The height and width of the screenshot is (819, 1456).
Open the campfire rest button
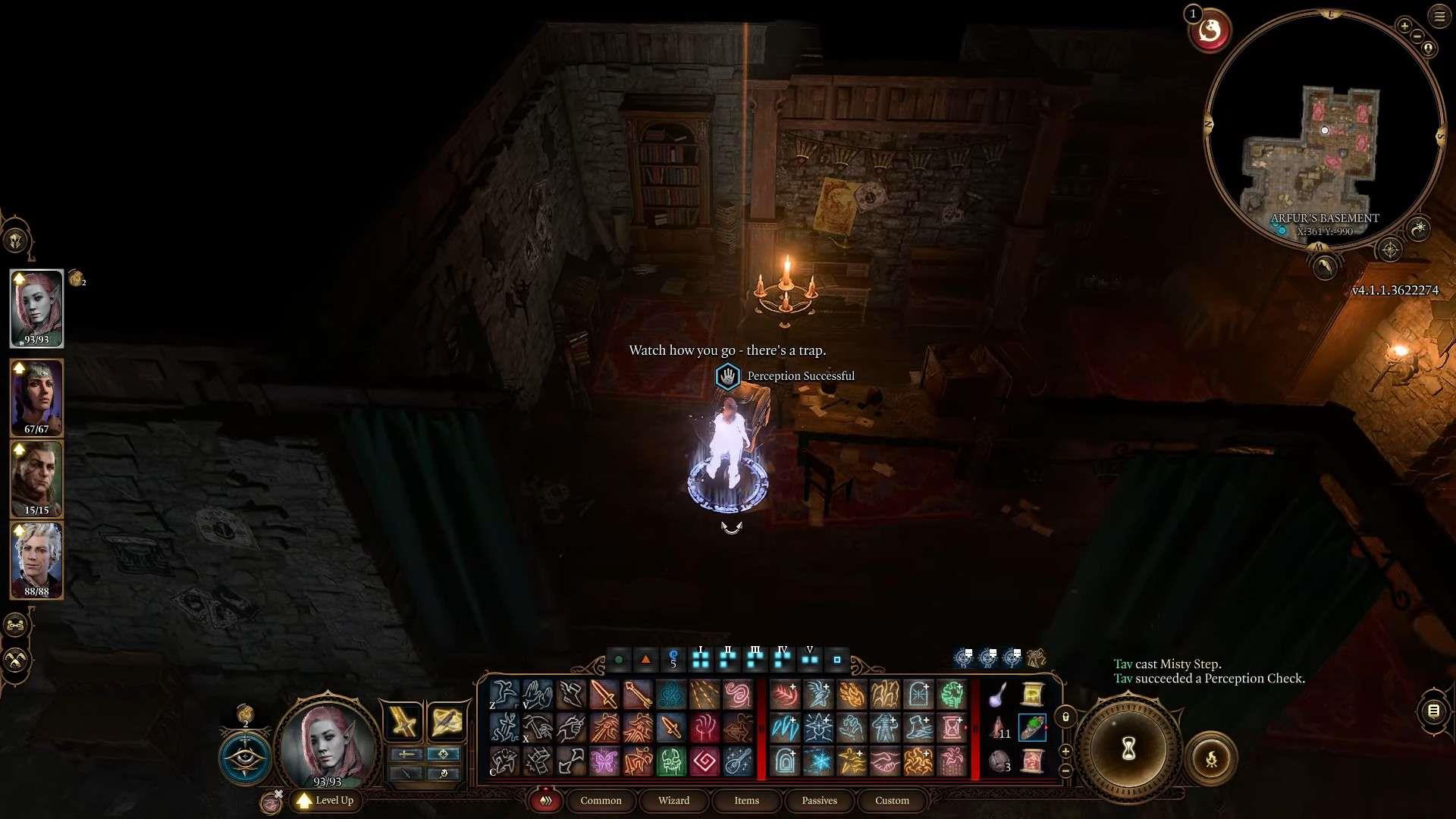pyautogui.click(x=1211, y=758)
